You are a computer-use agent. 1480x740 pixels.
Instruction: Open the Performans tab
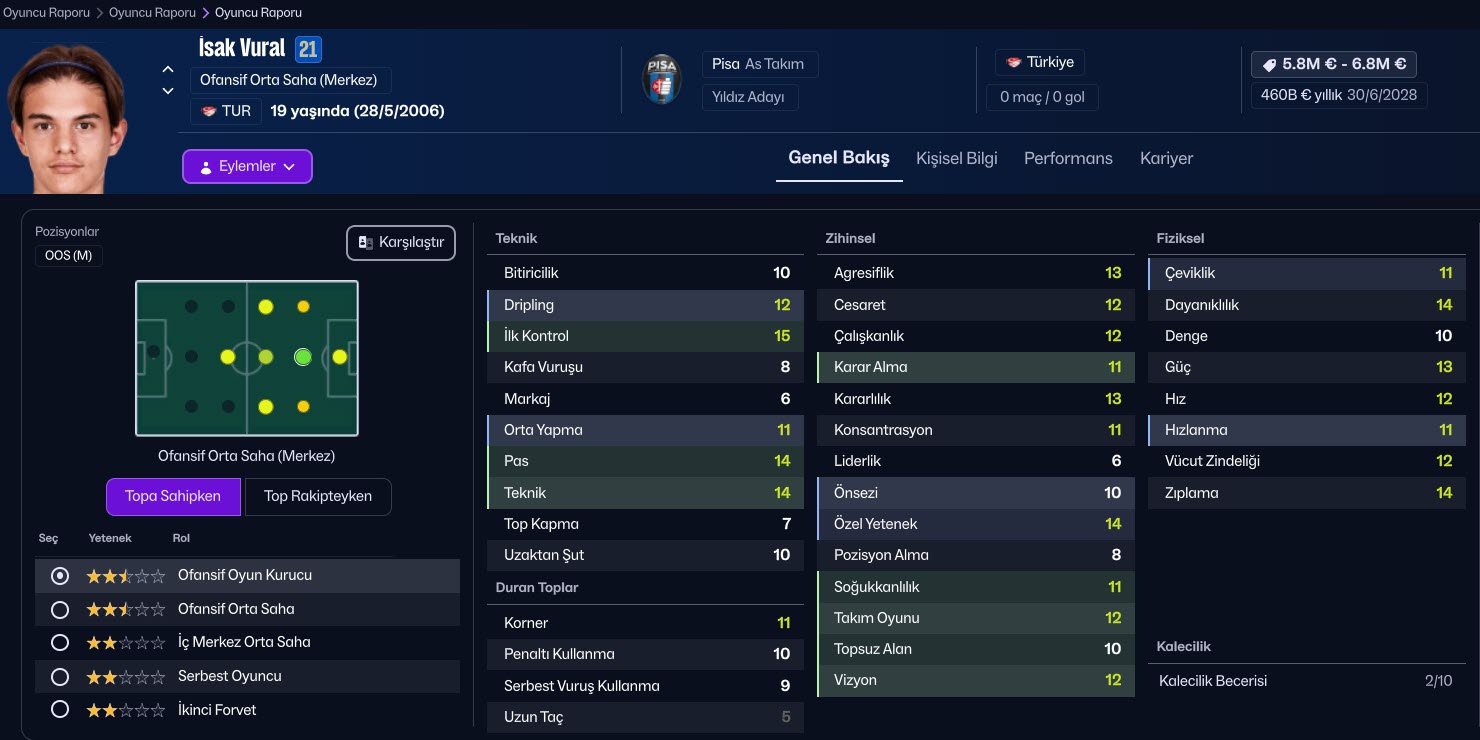point(1068,158)
